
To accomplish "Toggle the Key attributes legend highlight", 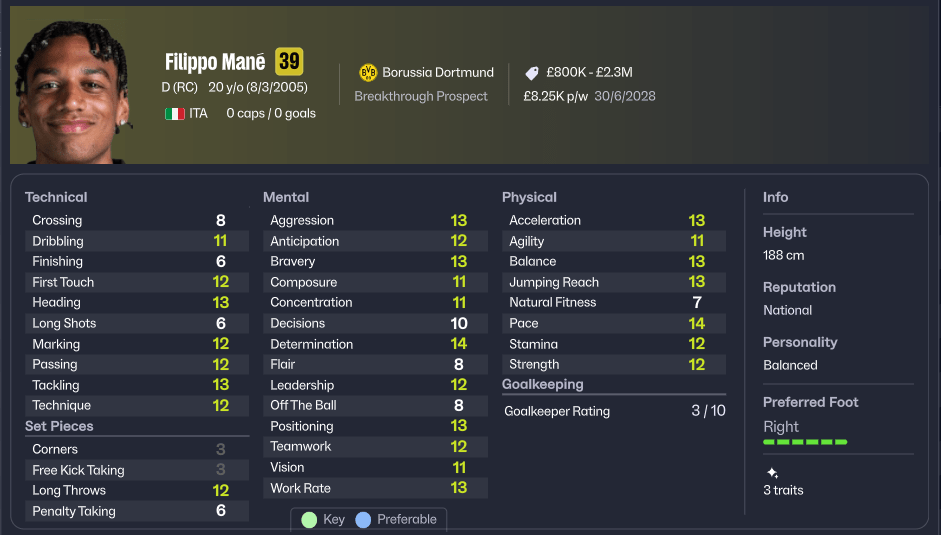I will [x=322, y=520].
